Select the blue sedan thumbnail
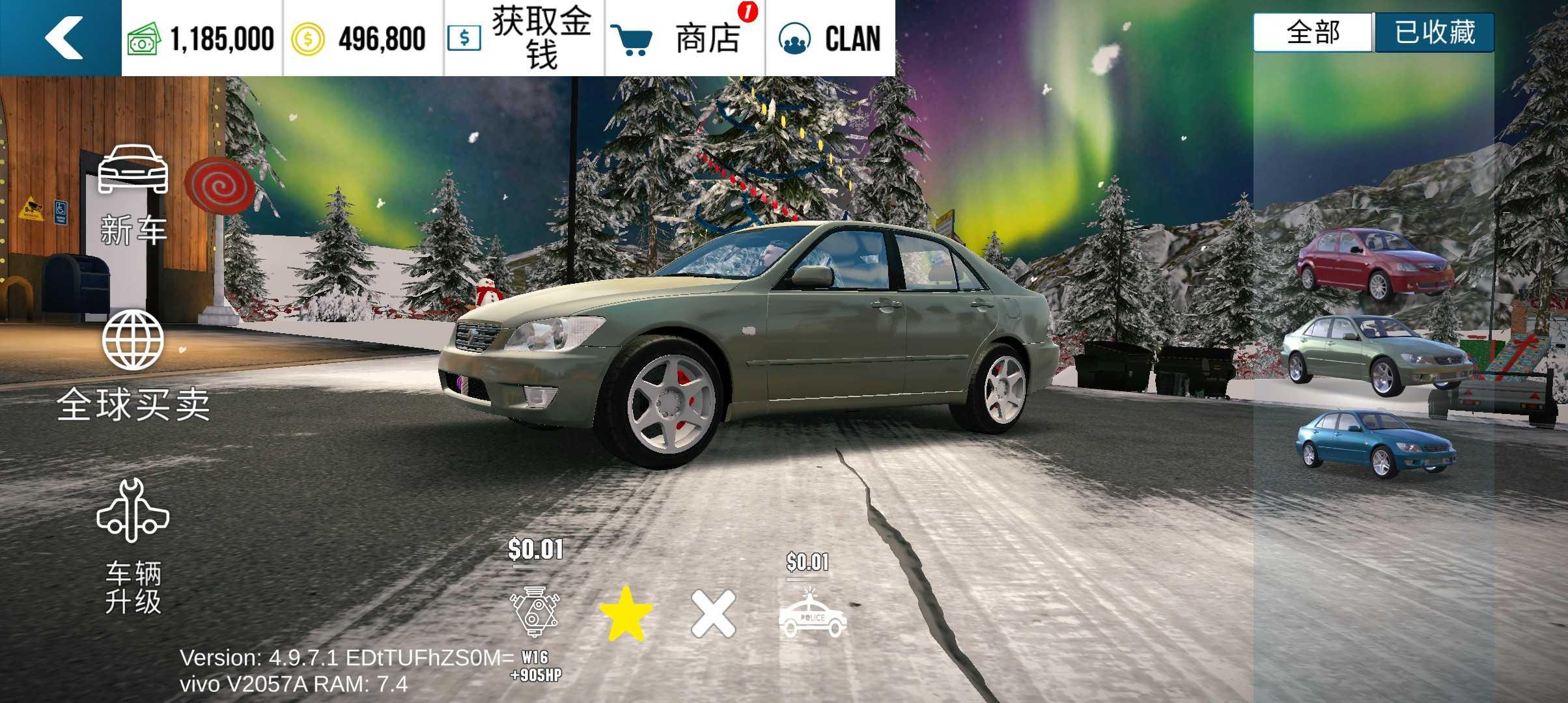The image size is (1568, 703). pos(1375,443)
